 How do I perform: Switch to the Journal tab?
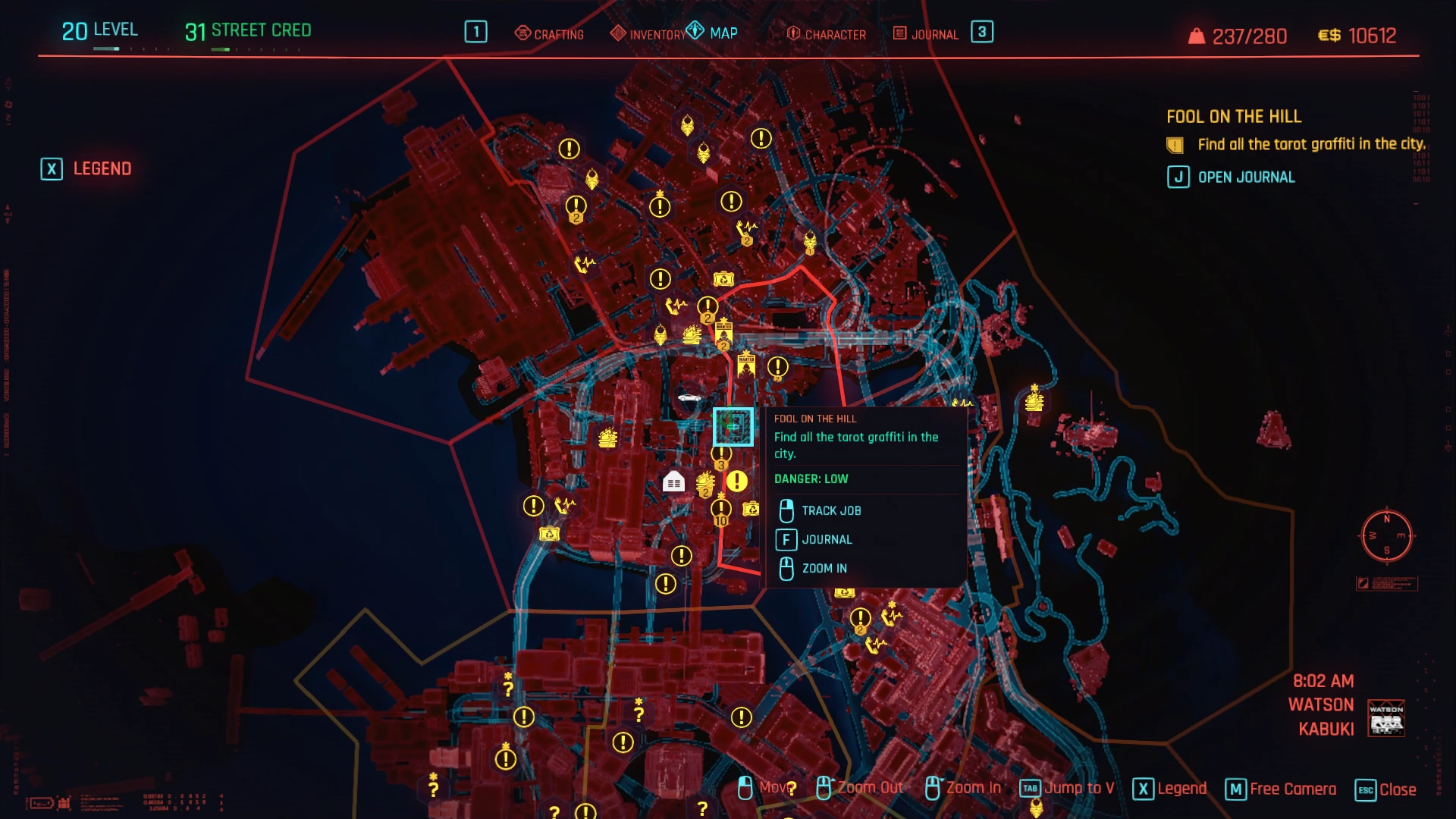(x=926, y=34)
